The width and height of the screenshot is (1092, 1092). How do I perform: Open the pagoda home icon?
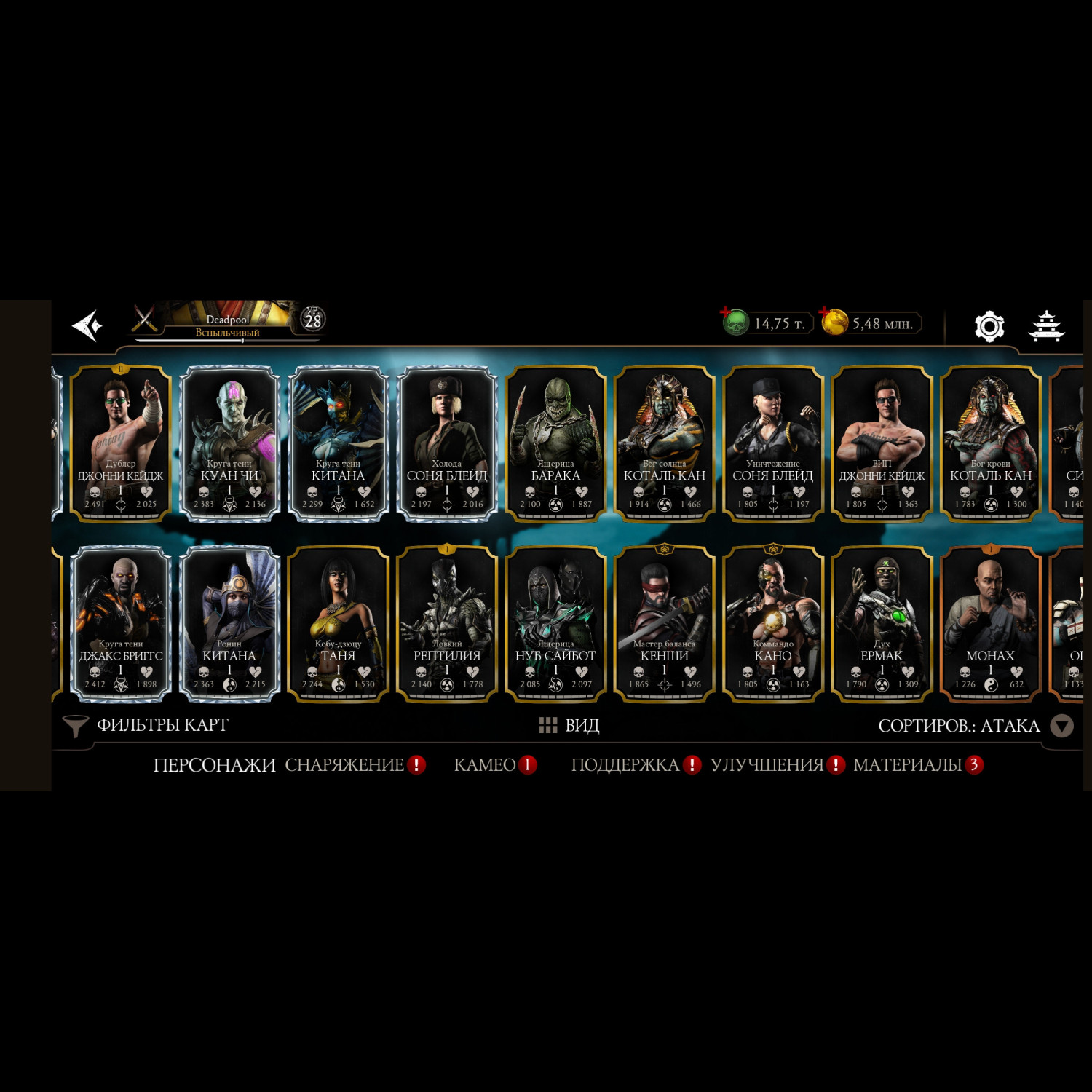click(1046, 326)
